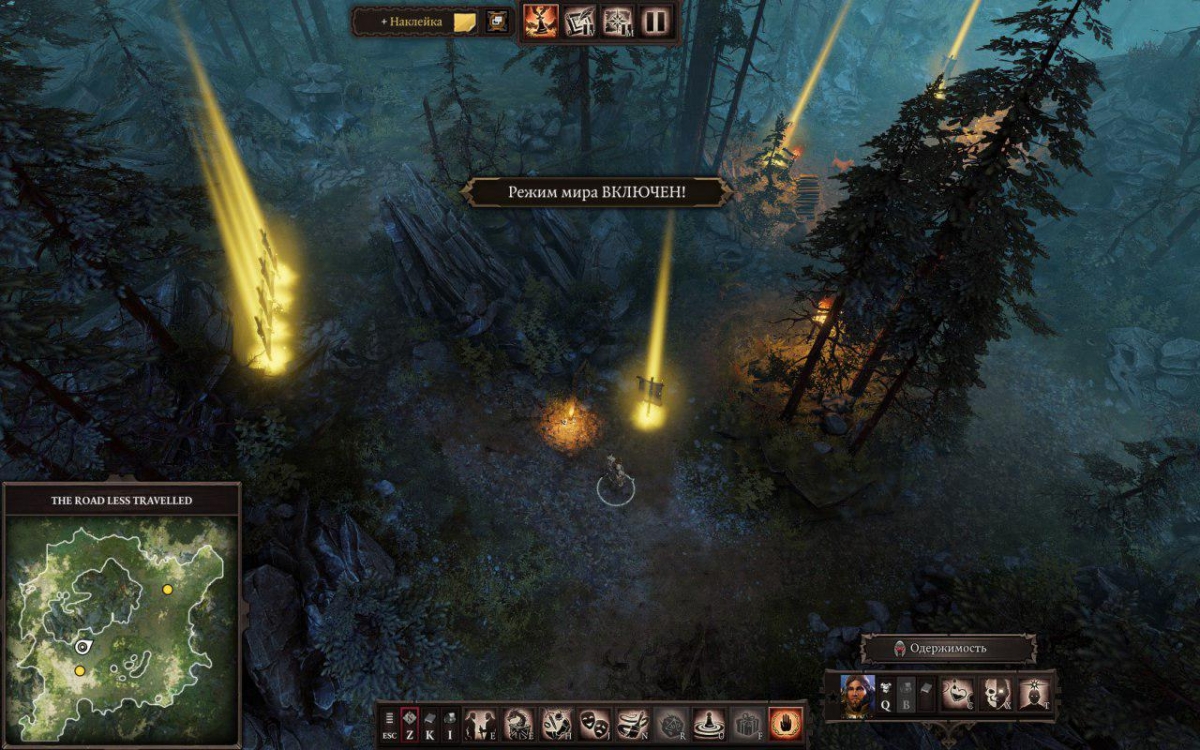Activate the half-skull face ability icon
Screen dimensions: 1200x750
coord(996,693)
